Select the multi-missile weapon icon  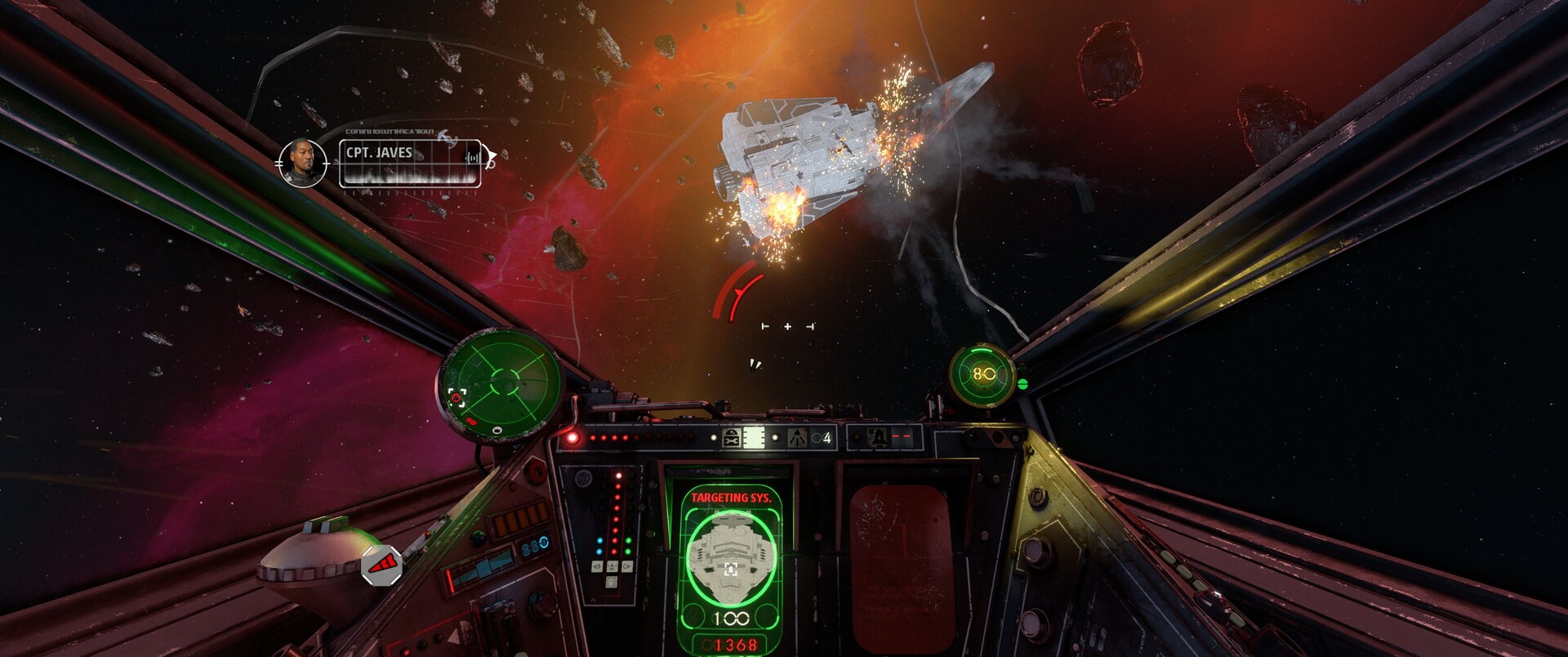[797, 438]
